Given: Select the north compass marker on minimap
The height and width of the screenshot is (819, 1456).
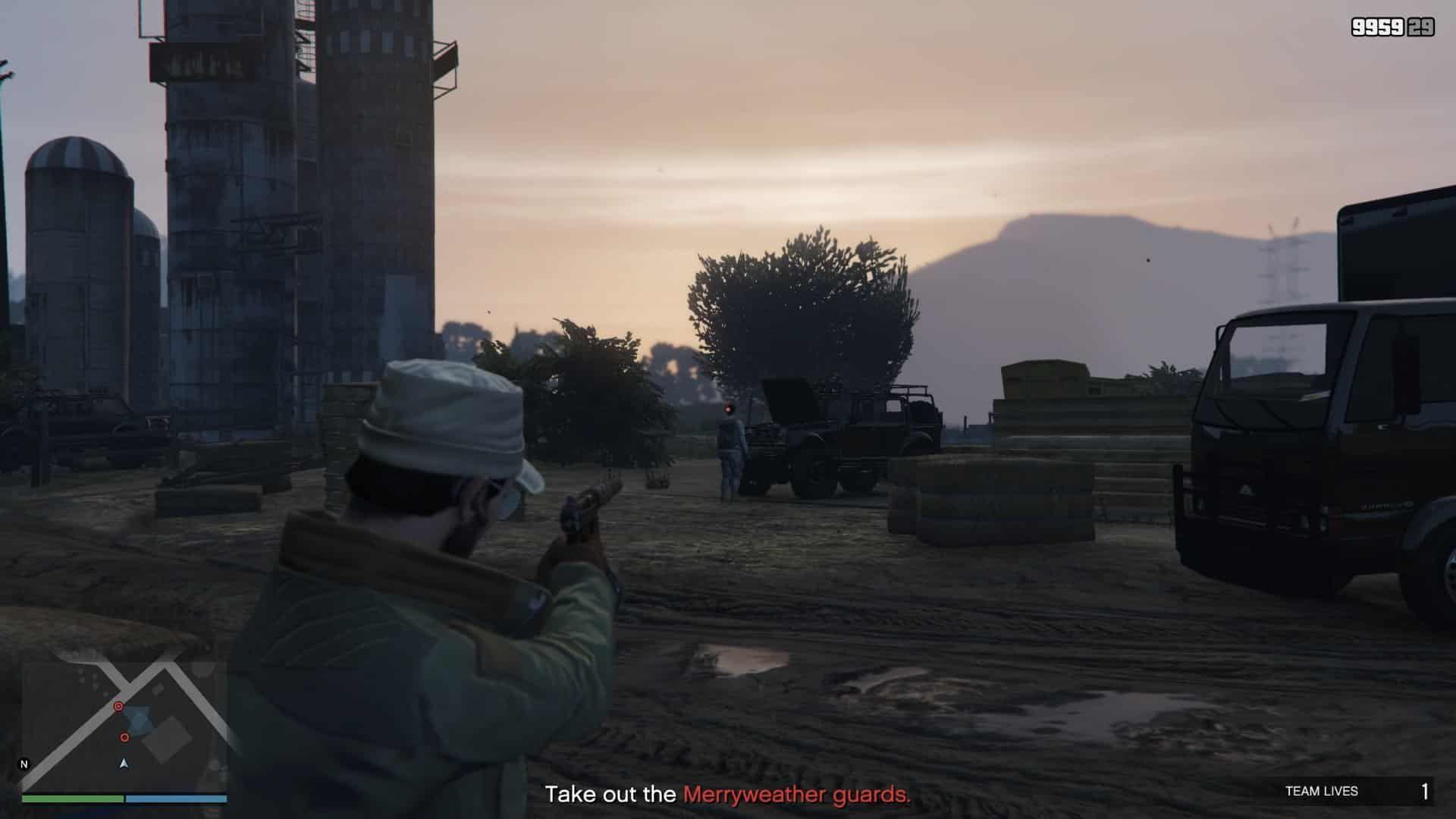Looking at the screenshot, I should [24, 764].
